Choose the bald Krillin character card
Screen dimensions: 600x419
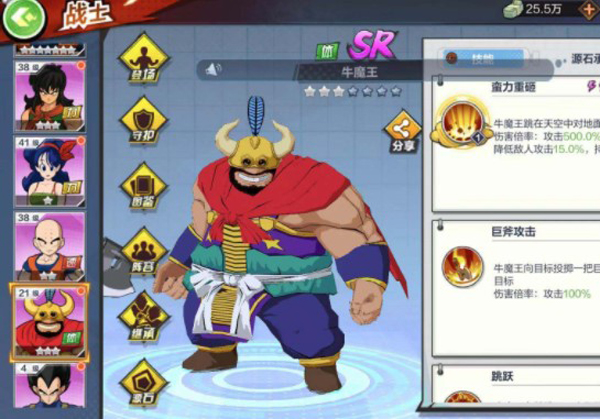tap(49, 246)
